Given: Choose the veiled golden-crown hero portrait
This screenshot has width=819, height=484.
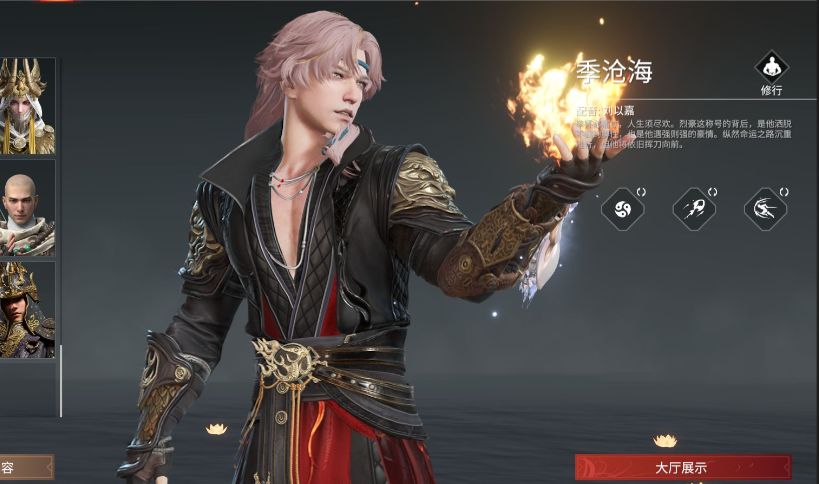Looking at the screenshot, I should [x=26, y=106].
